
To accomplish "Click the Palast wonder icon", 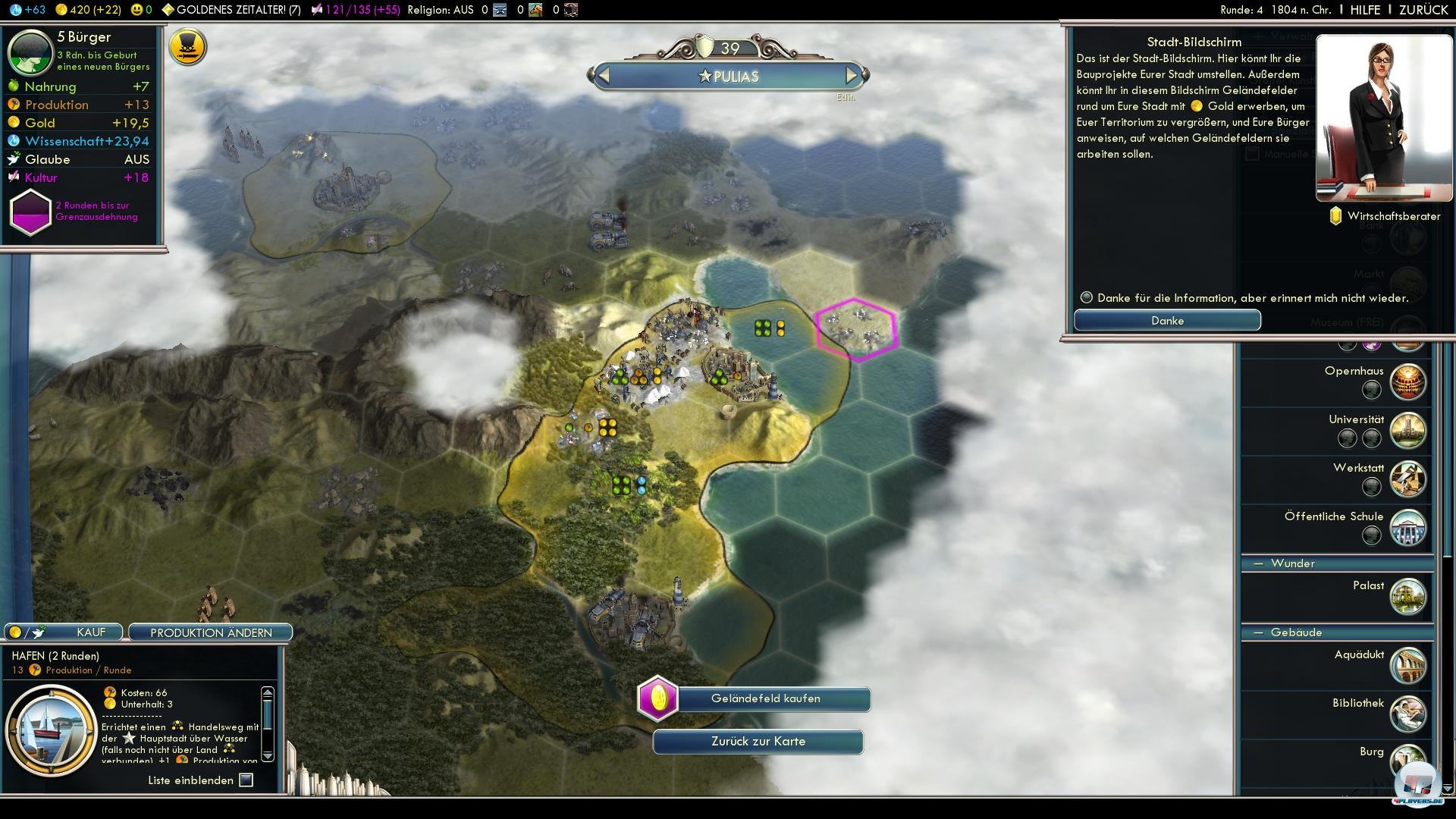I will point(1407,597).
